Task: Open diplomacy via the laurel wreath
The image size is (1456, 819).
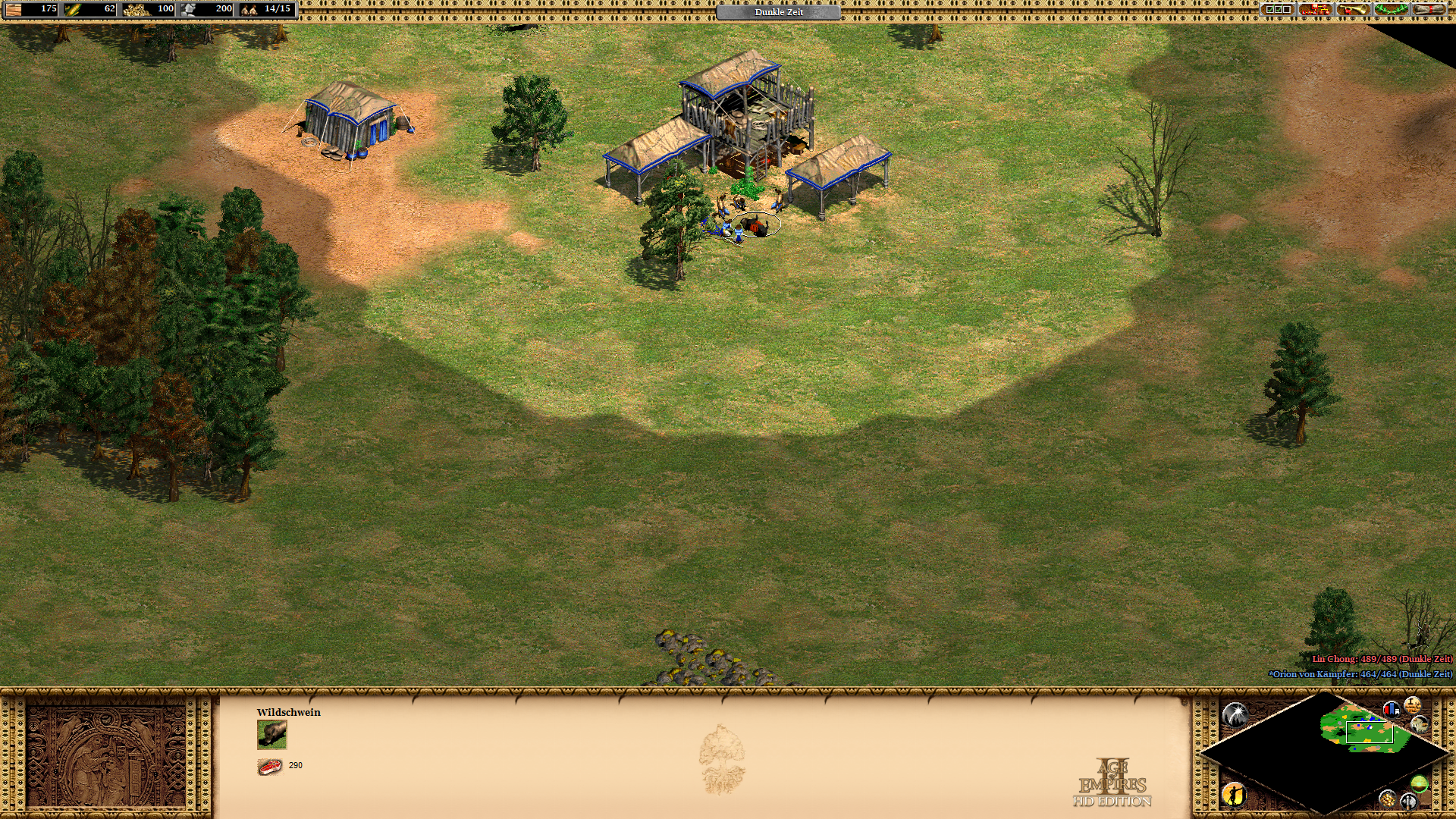Action: coord(1391,10)
